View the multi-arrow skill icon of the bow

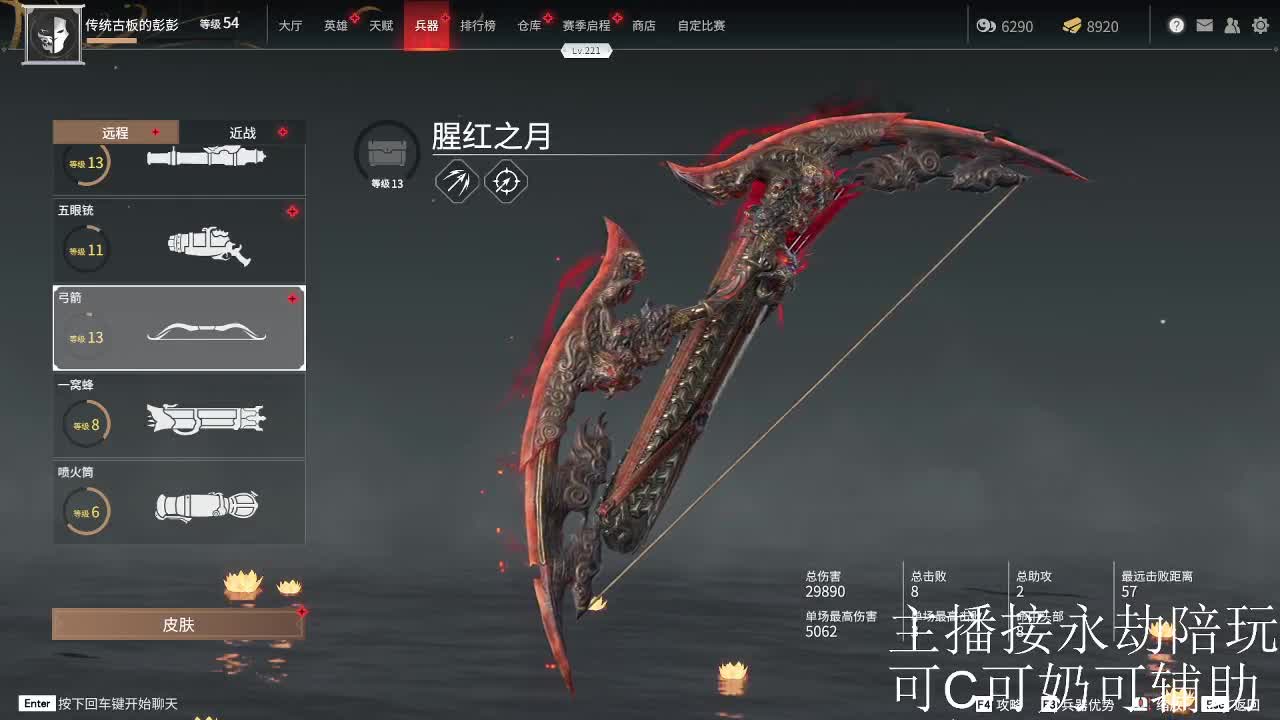(457, 182)
